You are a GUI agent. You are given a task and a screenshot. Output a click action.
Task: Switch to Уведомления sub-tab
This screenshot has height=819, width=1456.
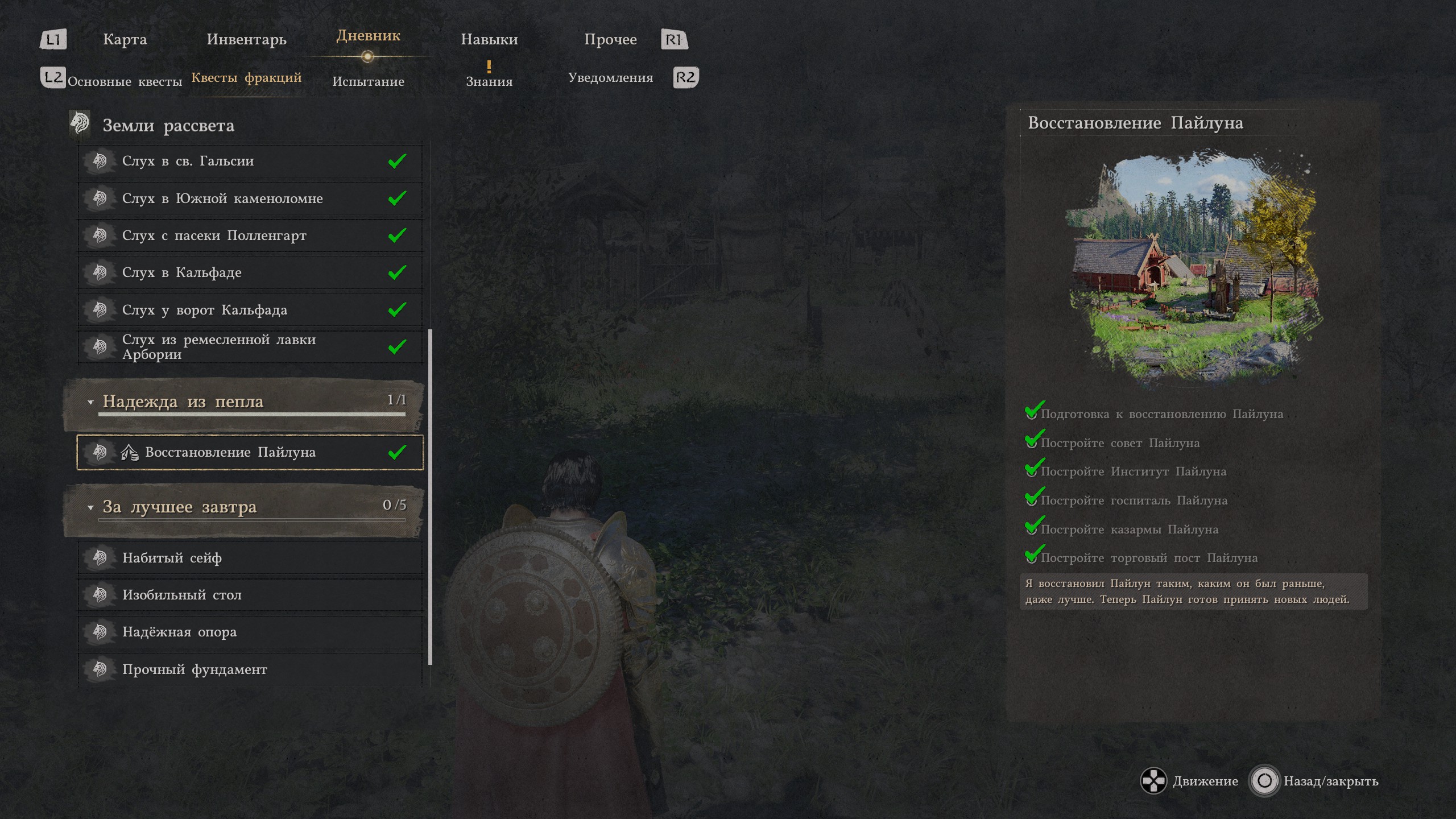(610, 78)
